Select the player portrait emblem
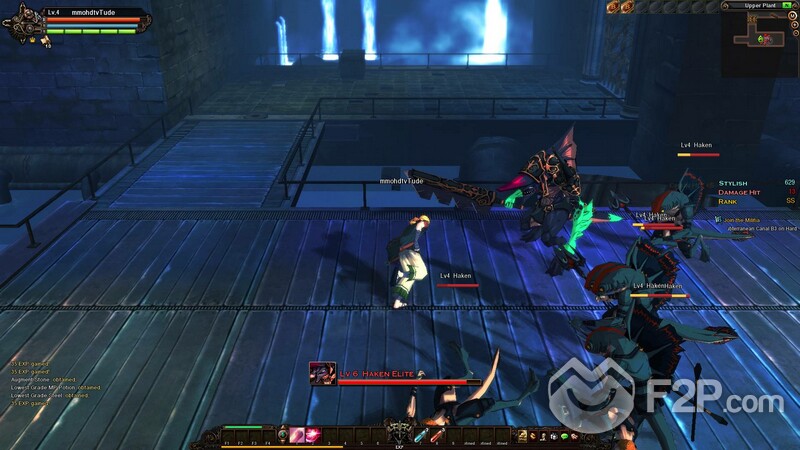Image resolution: width=800 pixels, height=450 pixels. (x=24, y=24)
